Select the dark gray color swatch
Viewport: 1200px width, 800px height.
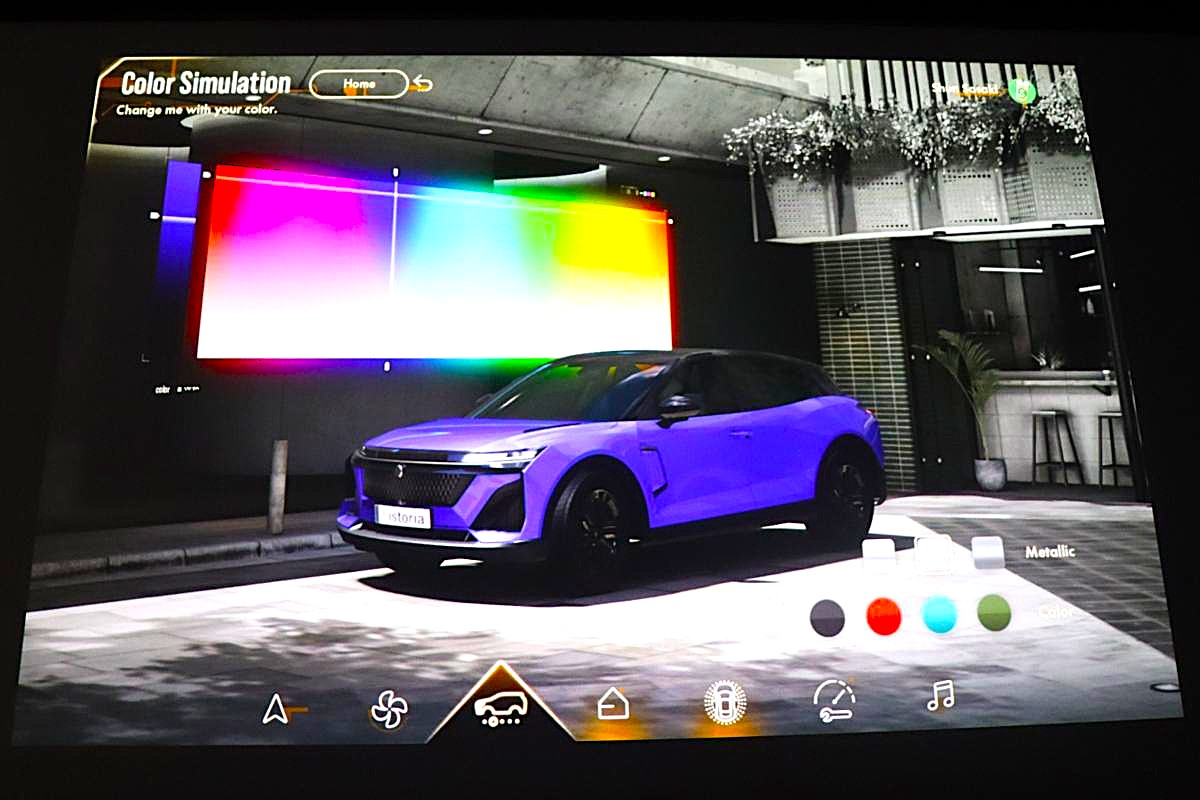(x=827, y=617)
